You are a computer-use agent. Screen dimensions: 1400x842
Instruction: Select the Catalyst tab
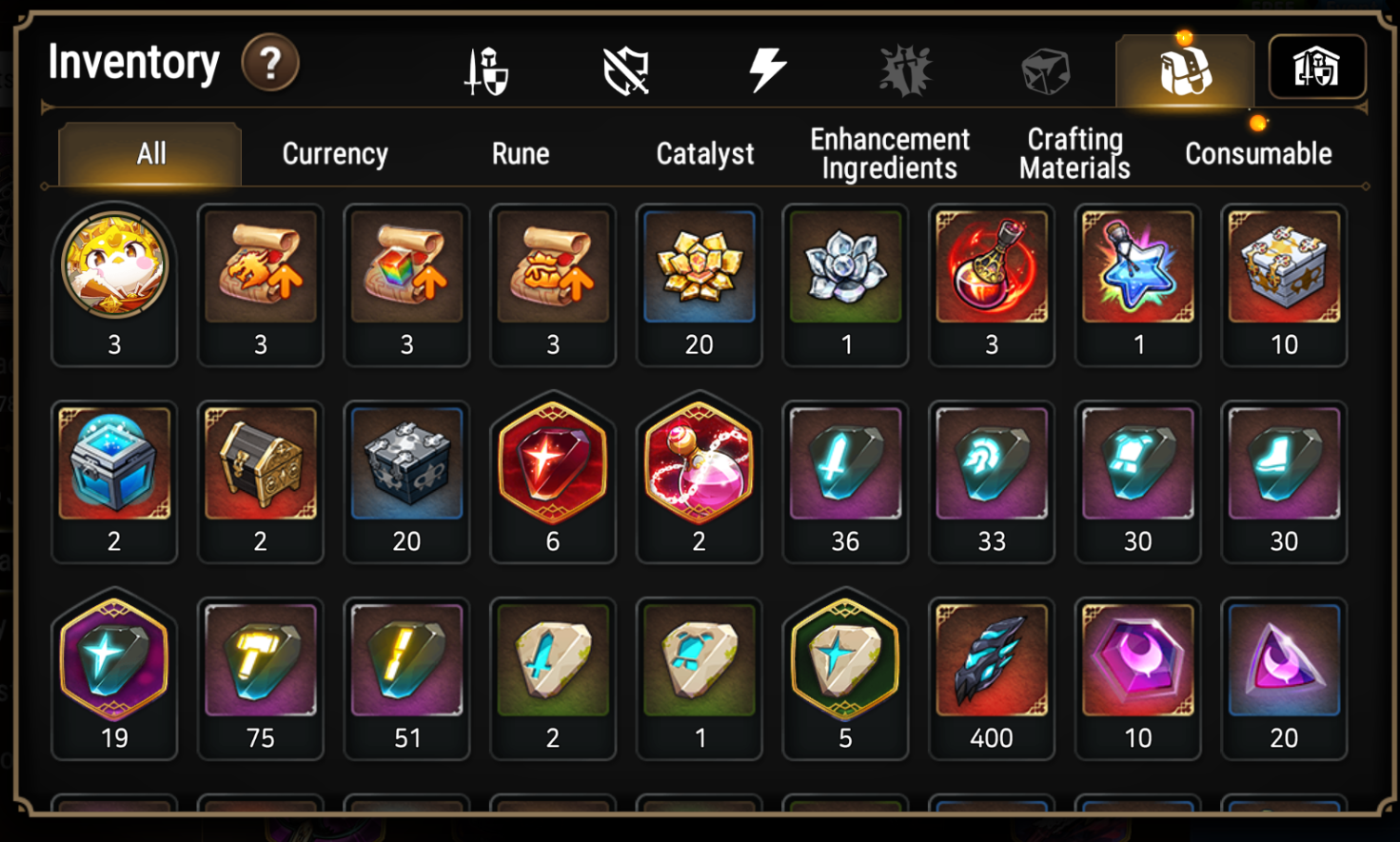[704, 153]
